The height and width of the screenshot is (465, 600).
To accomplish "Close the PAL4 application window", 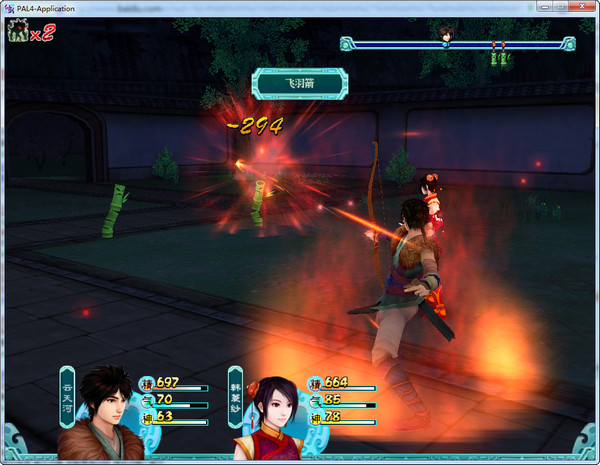I will tap(585, 7).
